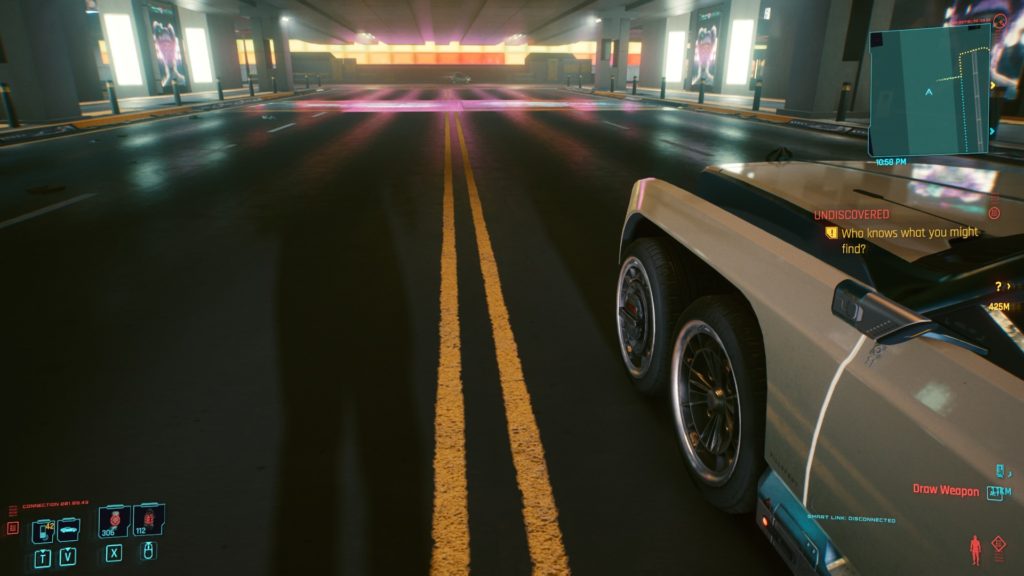The width and height of the screenshot is (1024, 576).
Task: Select the red diamond weapon indicator icon
Action: [x=998, y=543]
